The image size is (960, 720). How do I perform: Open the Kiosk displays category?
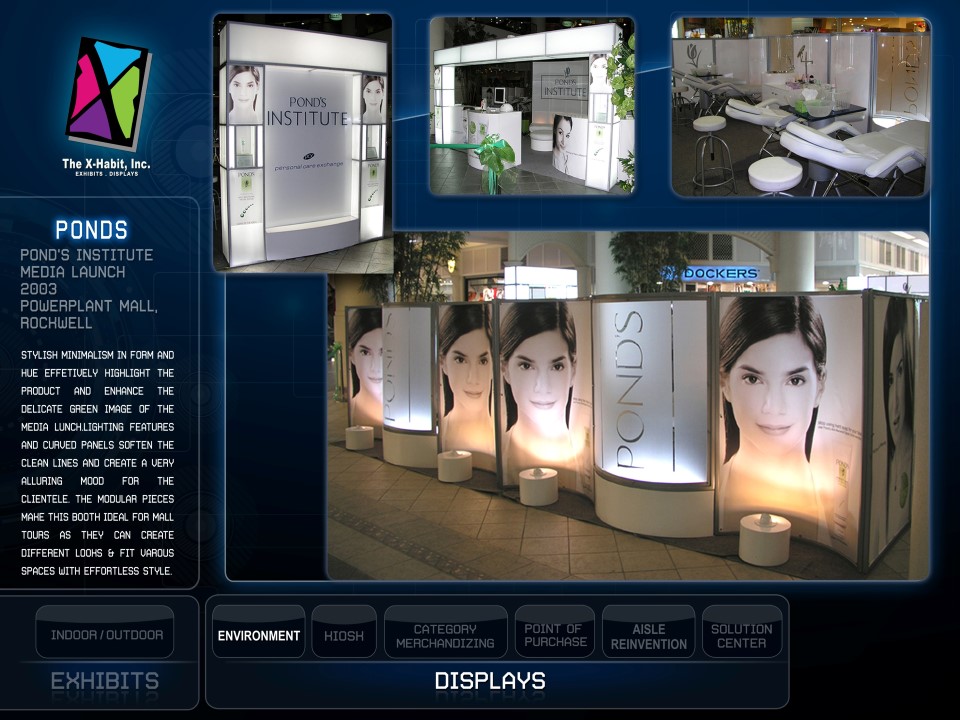point(344,635)
